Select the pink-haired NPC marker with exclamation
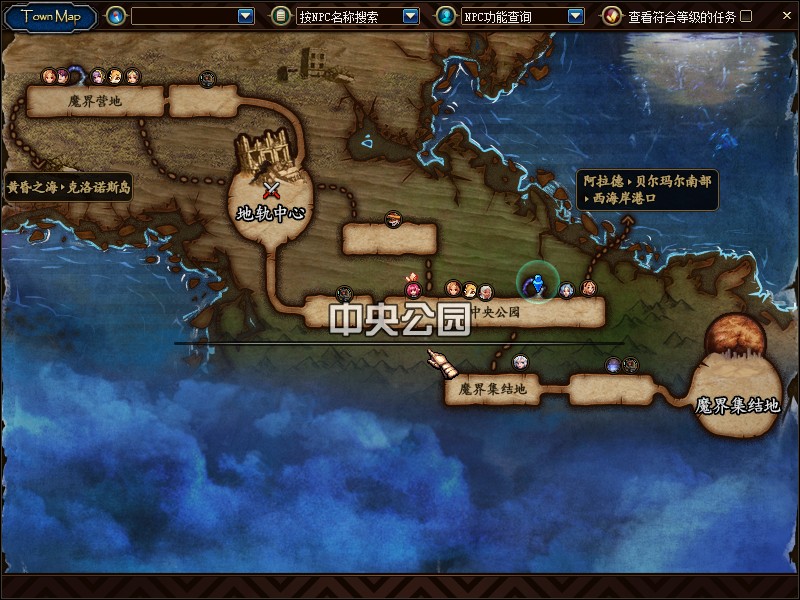 (413, 289)
